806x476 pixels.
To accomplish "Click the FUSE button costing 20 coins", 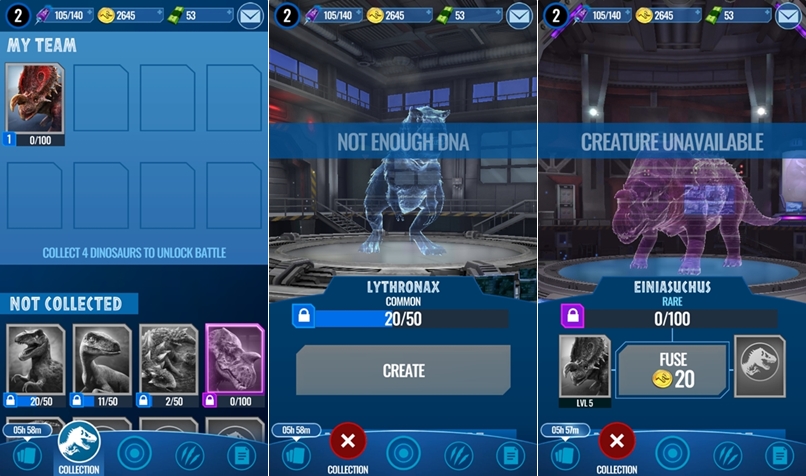I will [672, 370].
